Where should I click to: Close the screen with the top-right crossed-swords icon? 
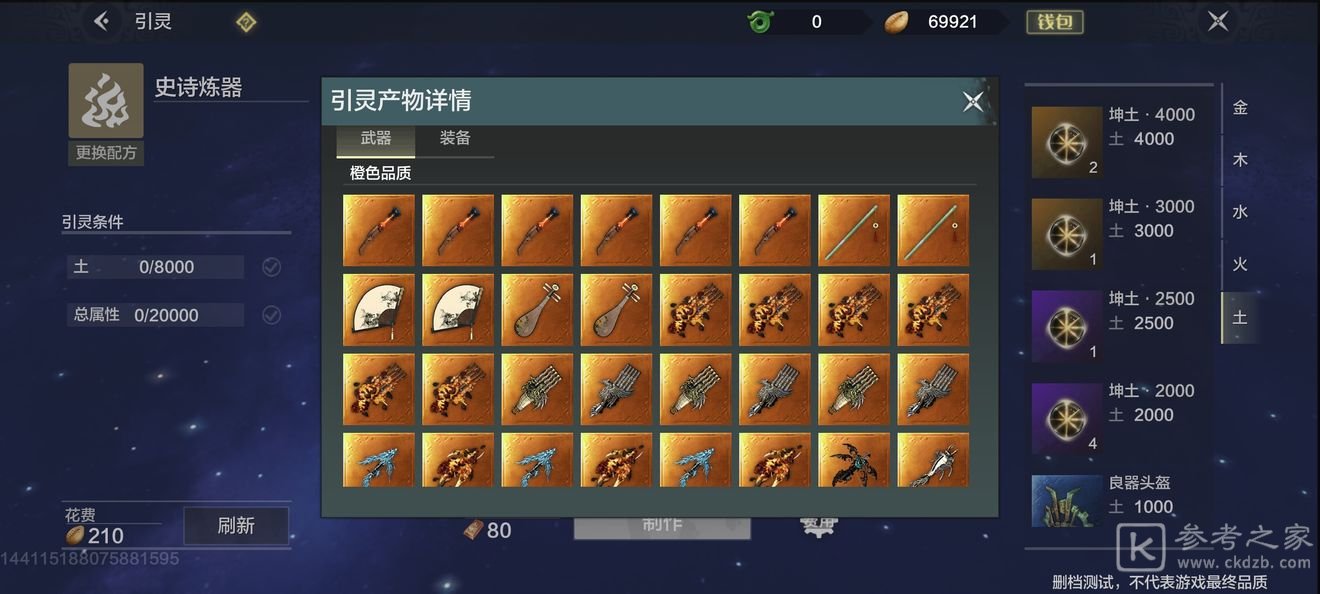pos(1217,21)
